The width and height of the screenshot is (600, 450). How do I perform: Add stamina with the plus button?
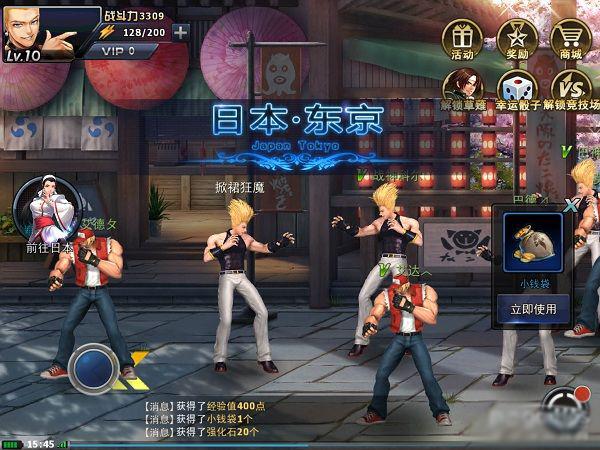pyautogui.click(x=180, y=32)
